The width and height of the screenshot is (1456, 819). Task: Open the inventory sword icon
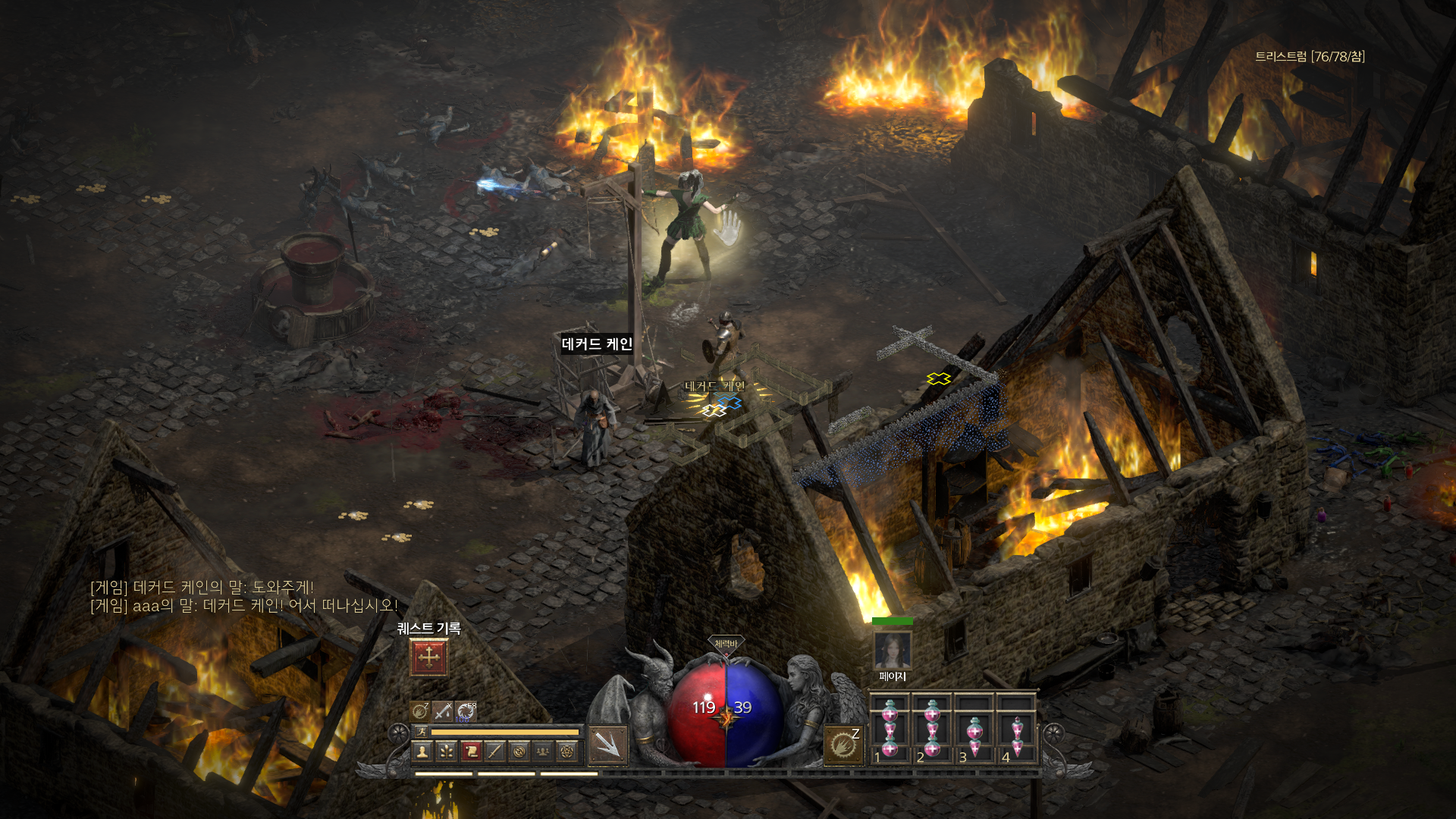495,751
